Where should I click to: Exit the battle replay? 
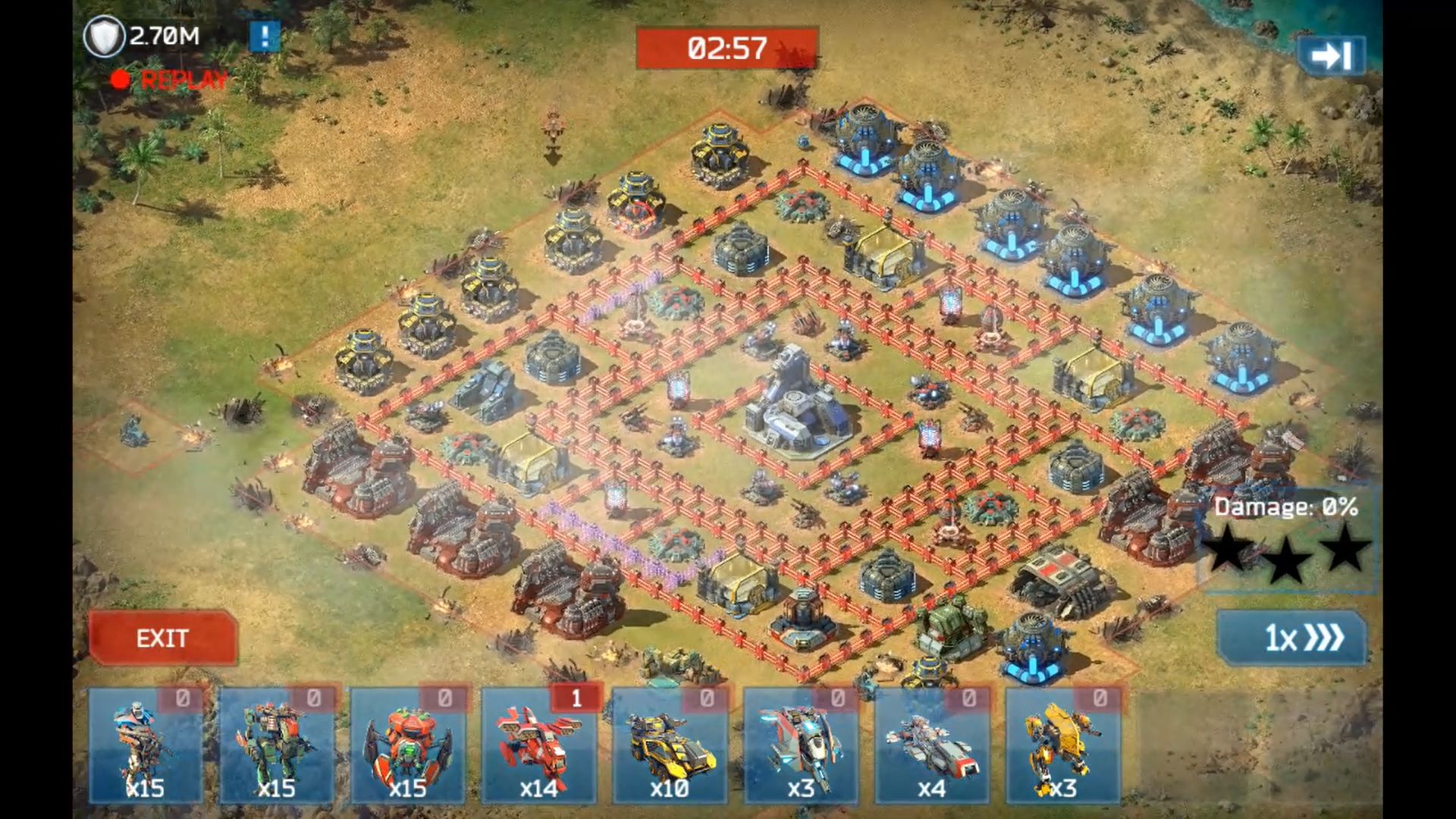[162, 639]
